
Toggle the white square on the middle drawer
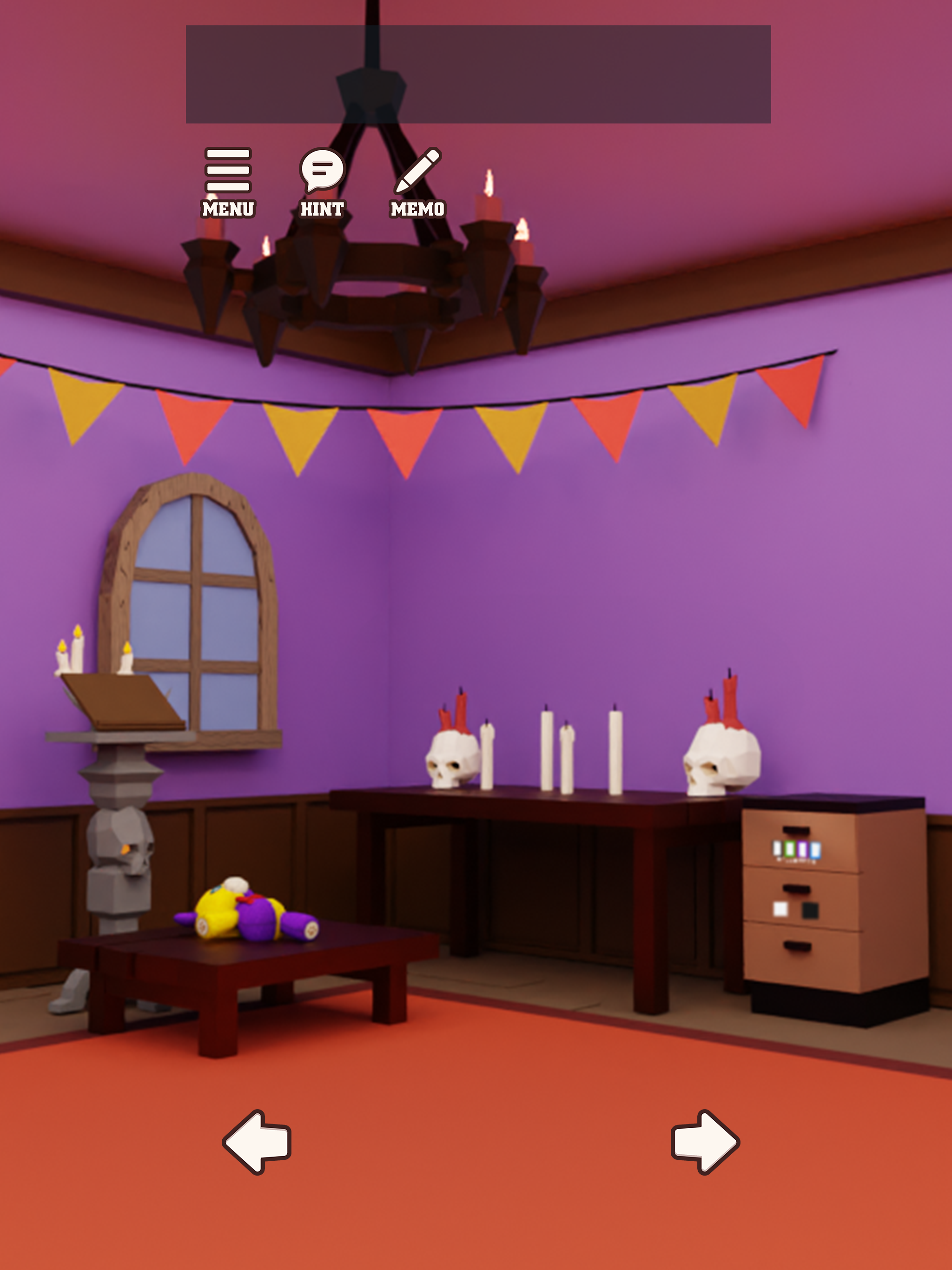click(x=781, y=910)
